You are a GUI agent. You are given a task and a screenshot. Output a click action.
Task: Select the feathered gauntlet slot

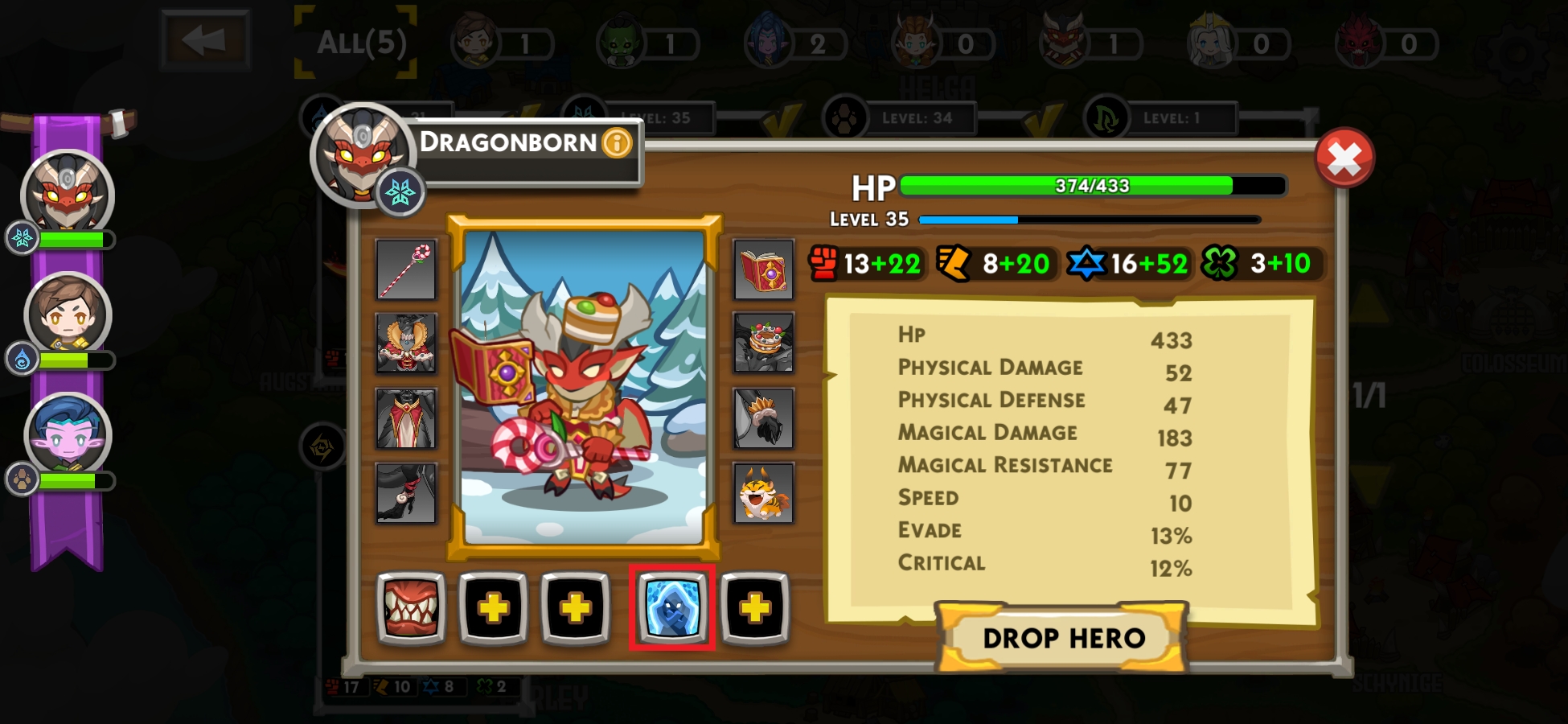[763, 418]
